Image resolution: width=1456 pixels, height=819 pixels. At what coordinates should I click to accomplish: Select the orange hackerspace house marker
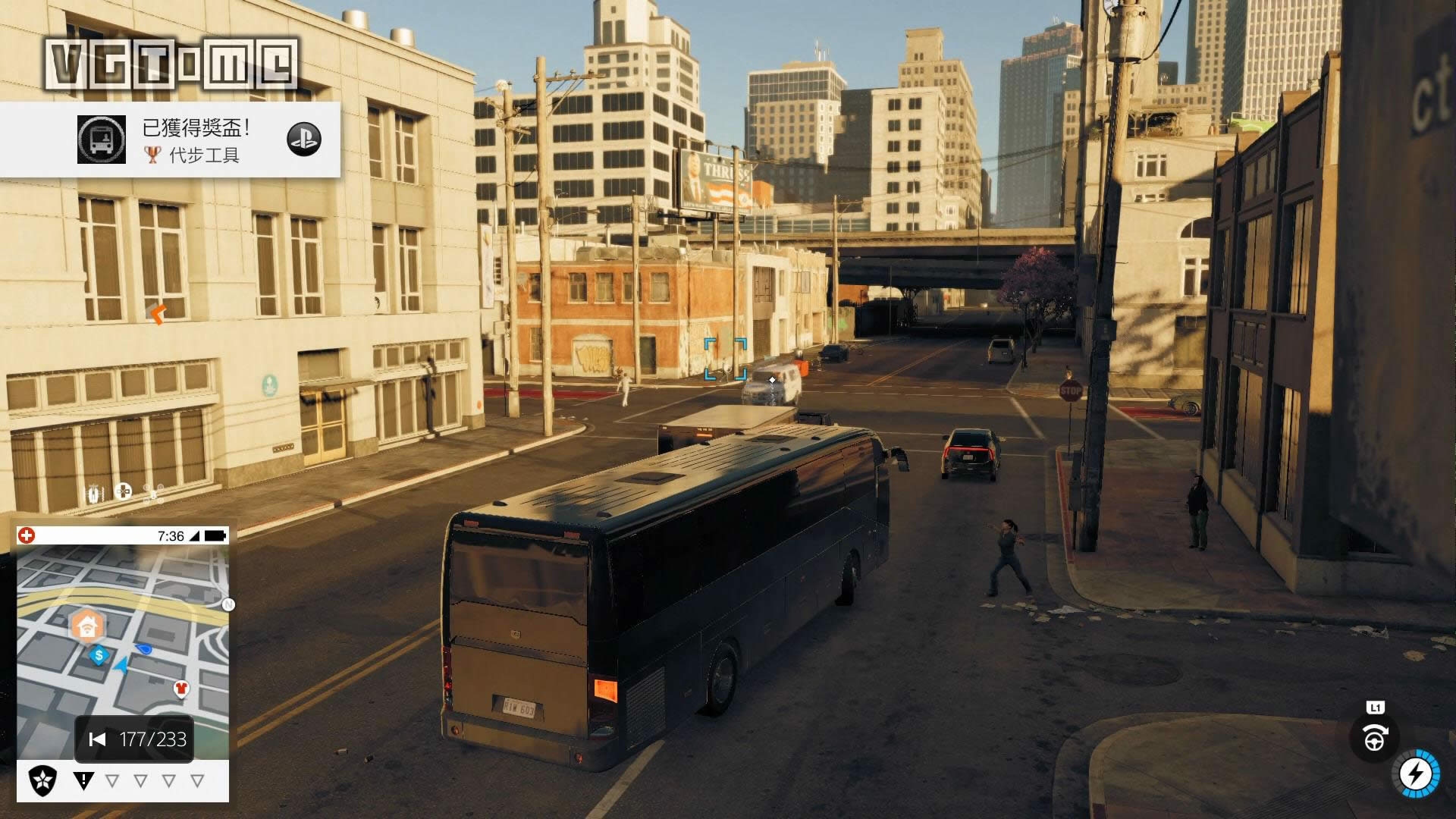(x=87, y=626)
